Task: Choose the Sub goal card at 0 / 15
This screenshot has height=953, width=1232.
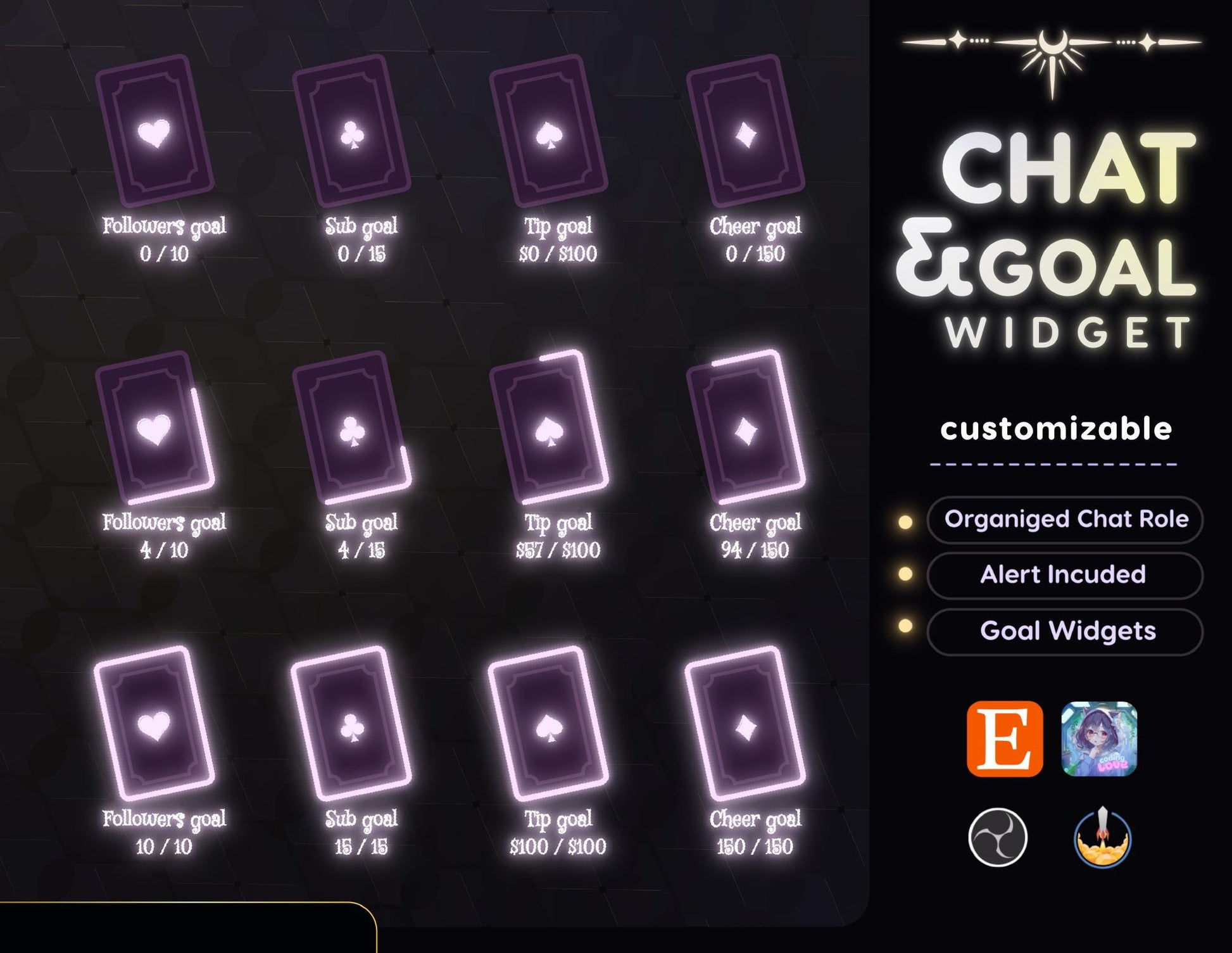Action: [x=352, y=131]
